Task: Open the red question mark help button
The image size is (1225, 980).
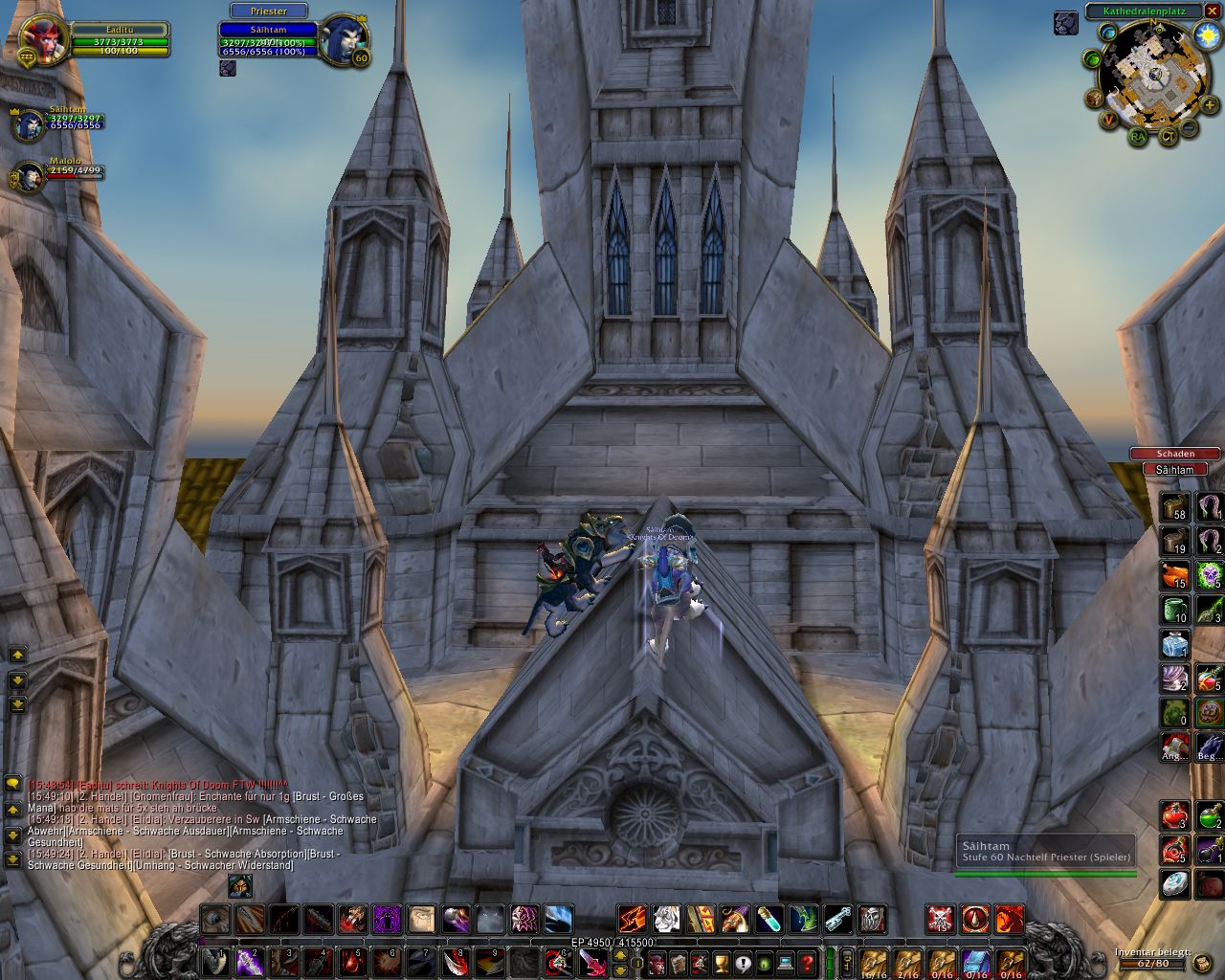Action: 807,962
